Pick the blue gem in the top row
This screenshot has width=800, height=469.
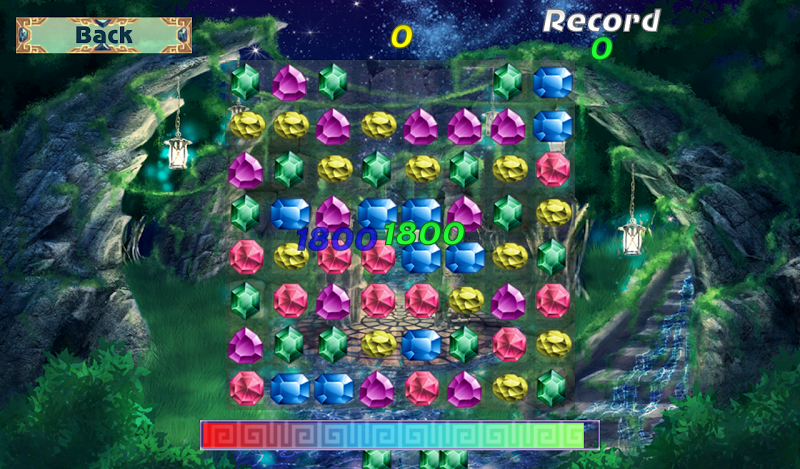(552, 82)
